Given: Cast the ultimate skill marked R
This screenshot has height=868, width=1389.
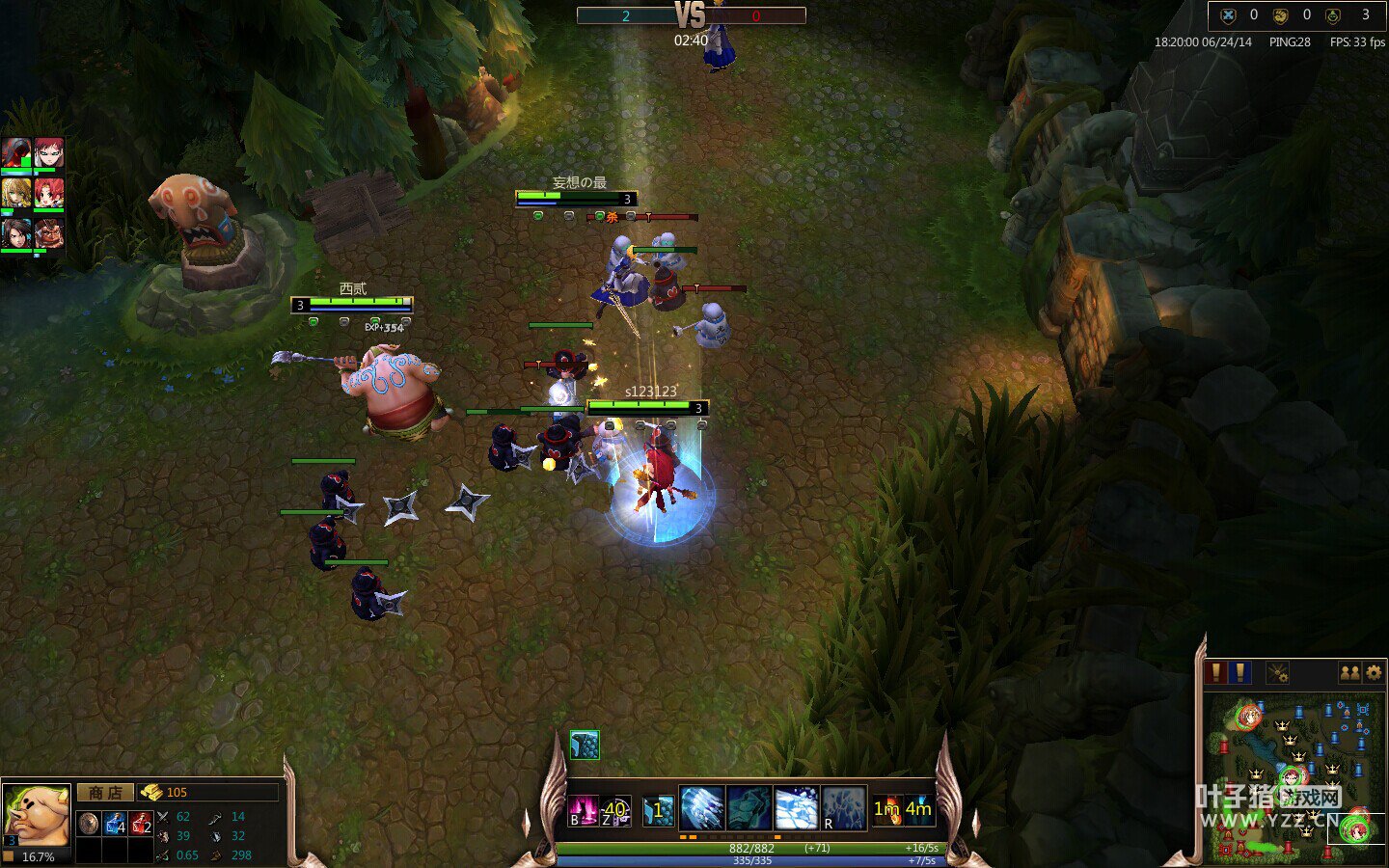Looking at the screenshot, I should pos(843,808).
